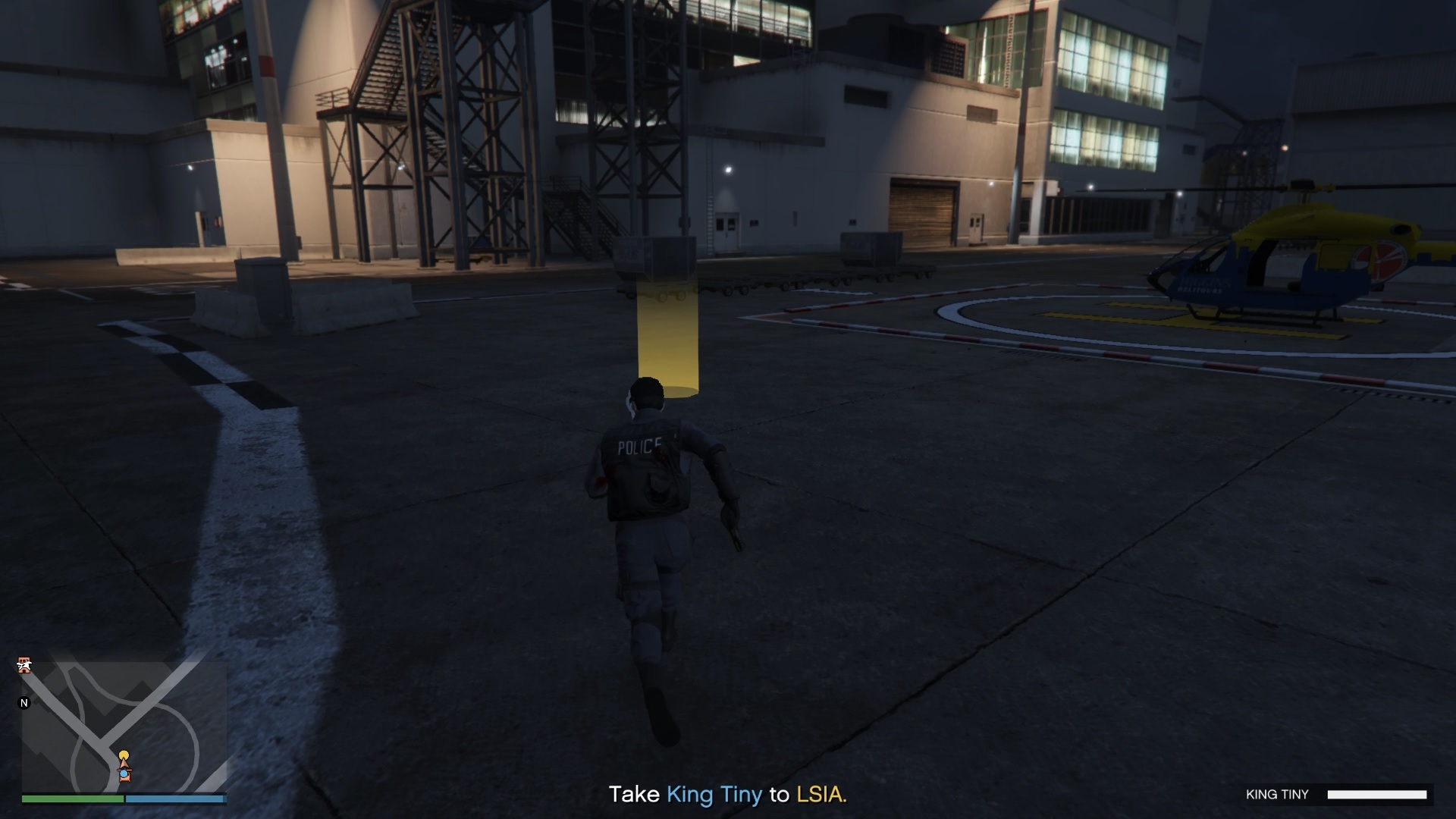Click the green health bar under the minimap
Image resolution: width=1456 pixels, height=819 pixels.
coord(72,799)
